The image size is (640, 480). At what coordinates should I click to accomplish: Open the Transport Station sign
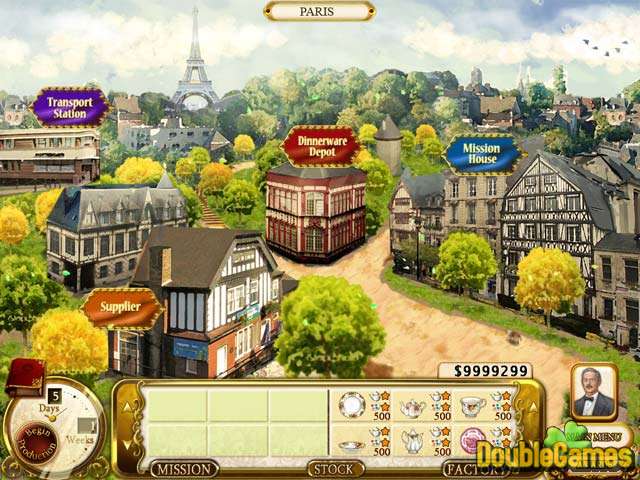tap(69, 106)
